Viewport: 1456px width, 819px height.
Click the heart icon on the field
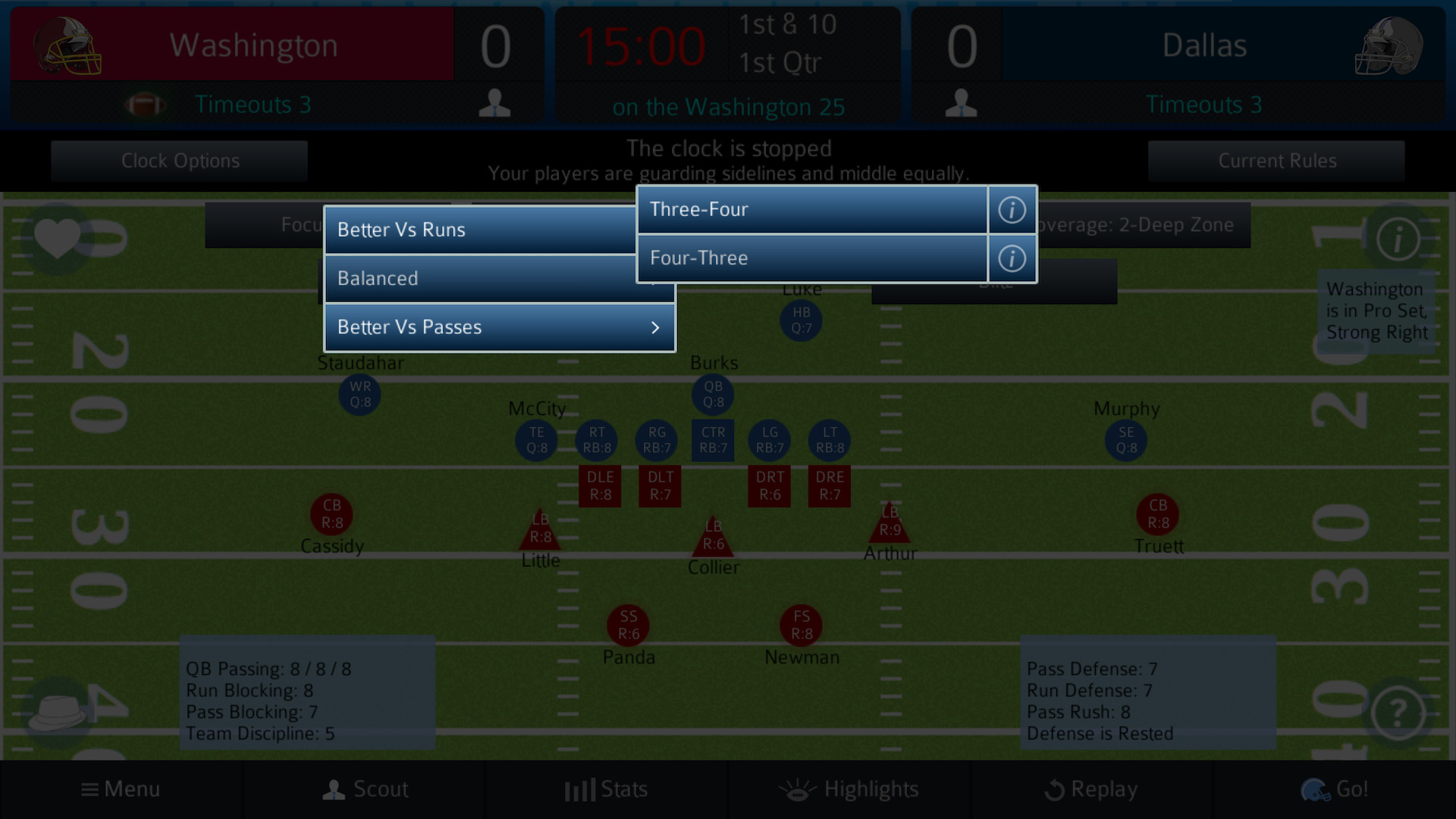[59, 239]
